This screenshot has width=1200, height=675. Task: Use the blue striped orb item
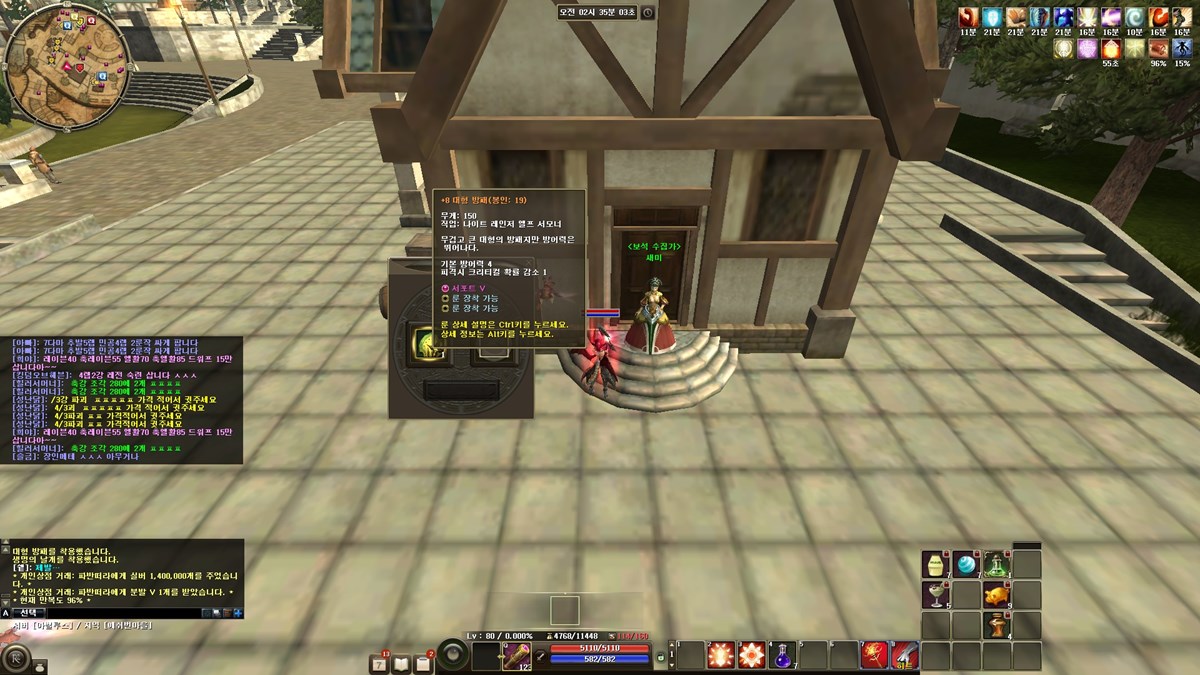[966, 564]
